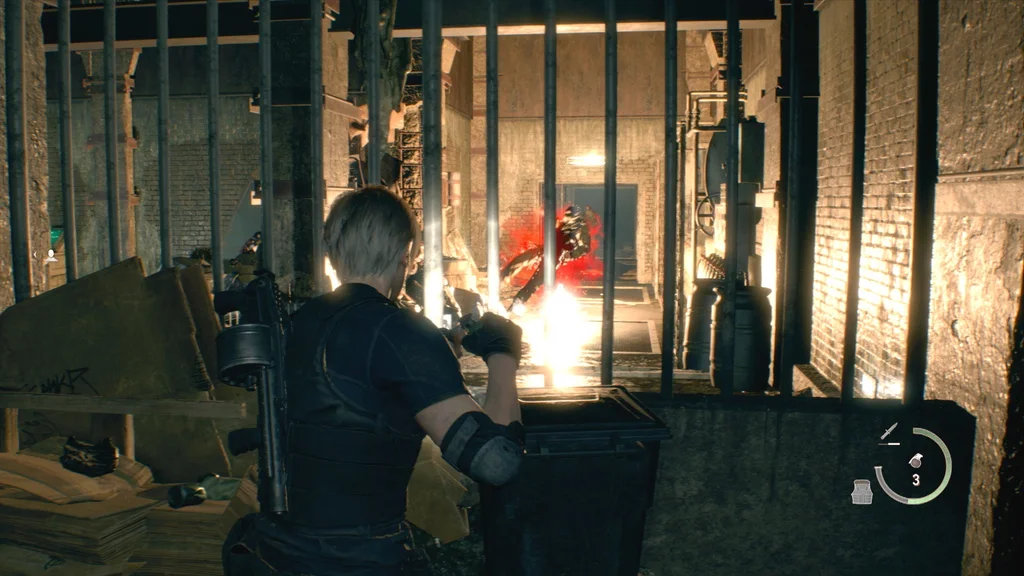1024x576 pixels.
Task: Select the combat knife icon
Action: [888, 432]
